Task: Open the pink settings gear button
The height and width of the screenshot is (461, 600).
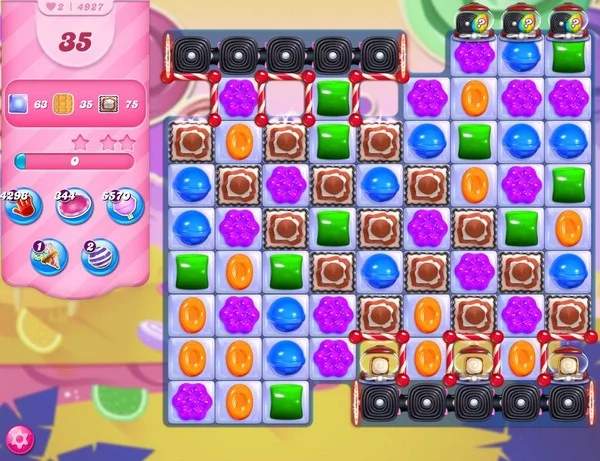Action: point(18,440)
